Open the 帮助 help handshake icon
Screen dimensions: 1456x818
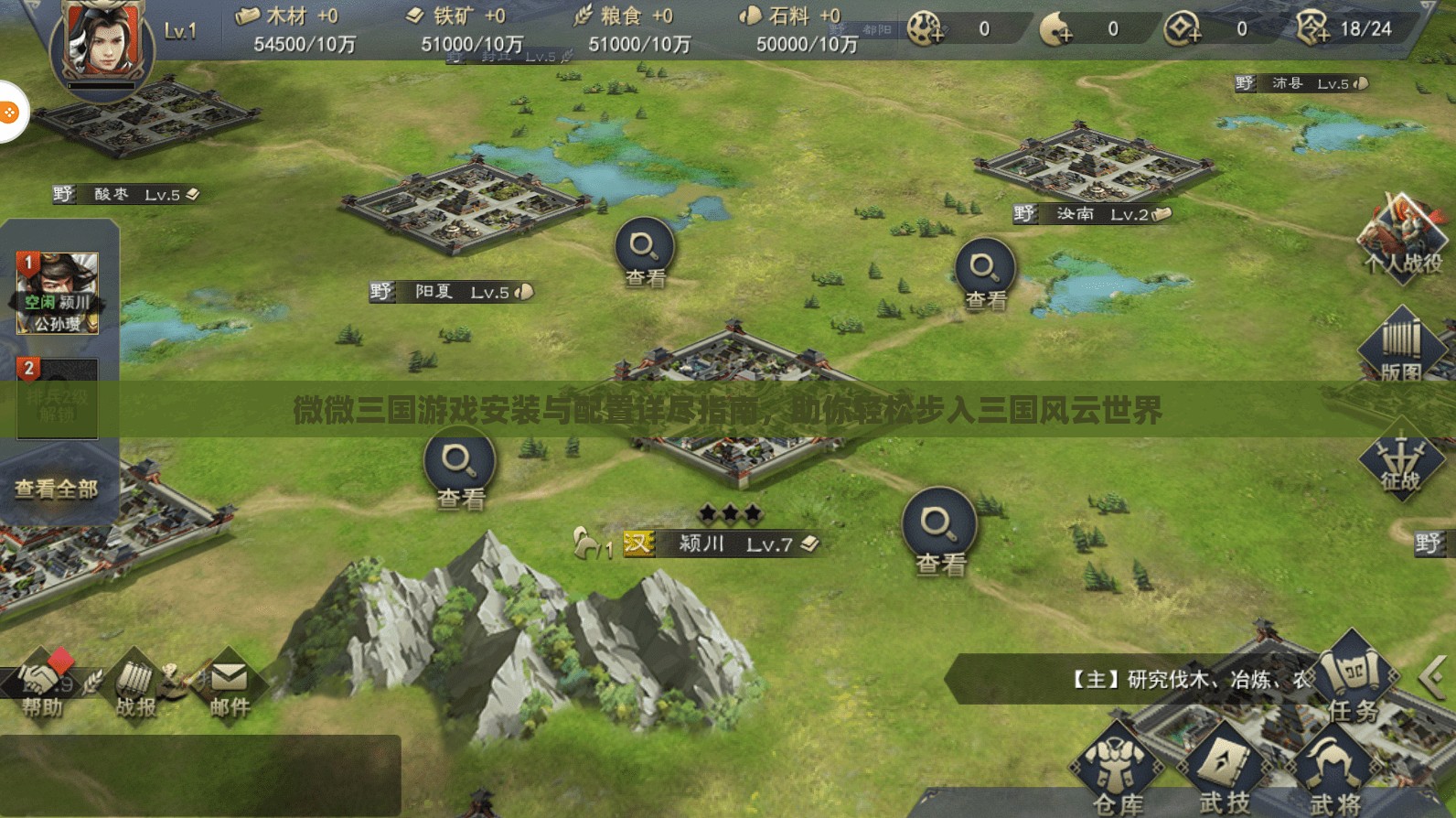click(x=42, y=684)
